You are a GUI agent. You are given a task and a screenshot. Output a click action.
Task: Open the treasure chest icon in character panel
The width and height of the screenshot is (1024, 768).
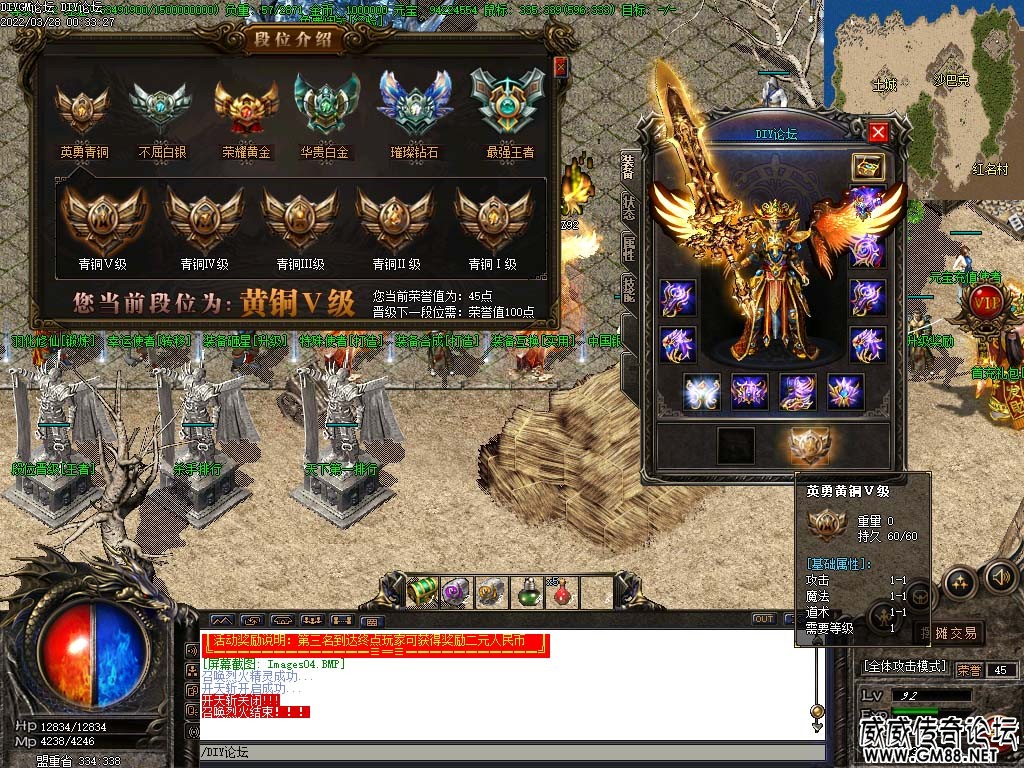pyautogui.click(x=866, y=166)
